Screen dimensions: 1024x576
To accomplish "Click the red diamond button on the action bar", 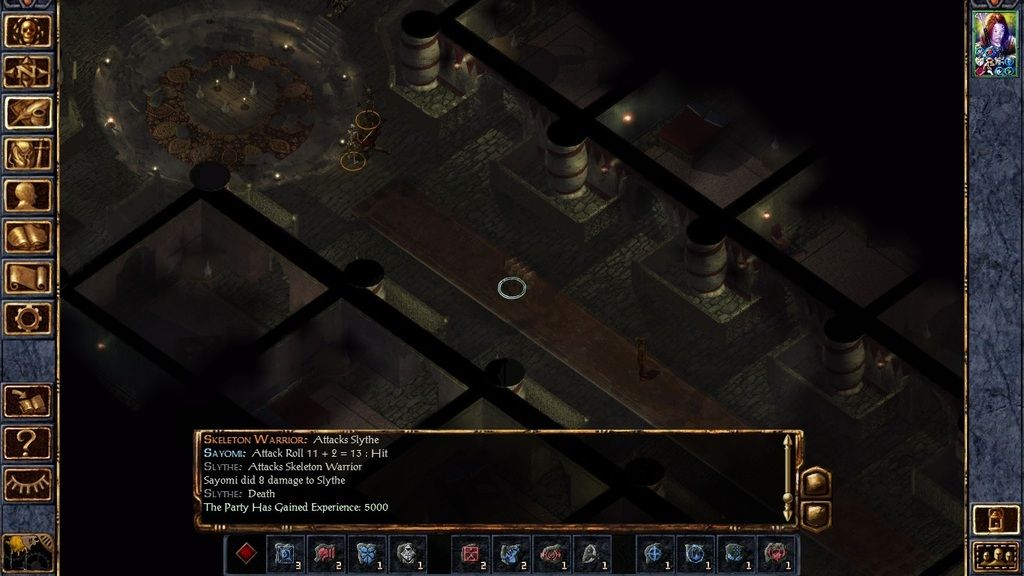I will [x=245, y=553].
